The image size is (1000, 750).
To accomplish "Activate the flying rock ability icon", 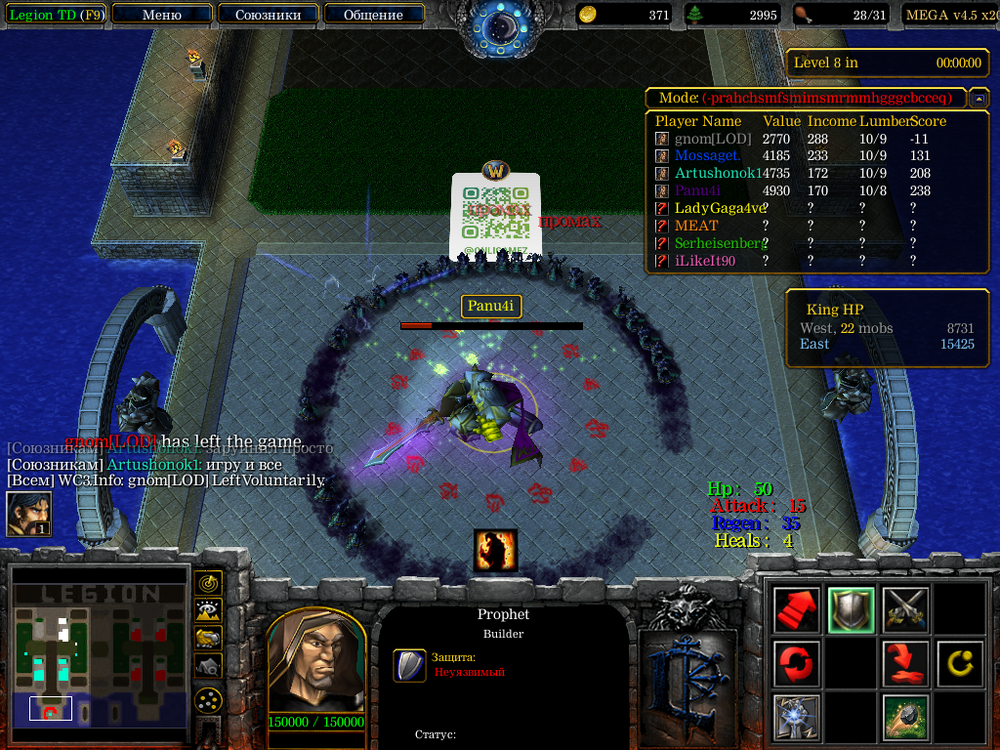I will [x=906, y=717].
